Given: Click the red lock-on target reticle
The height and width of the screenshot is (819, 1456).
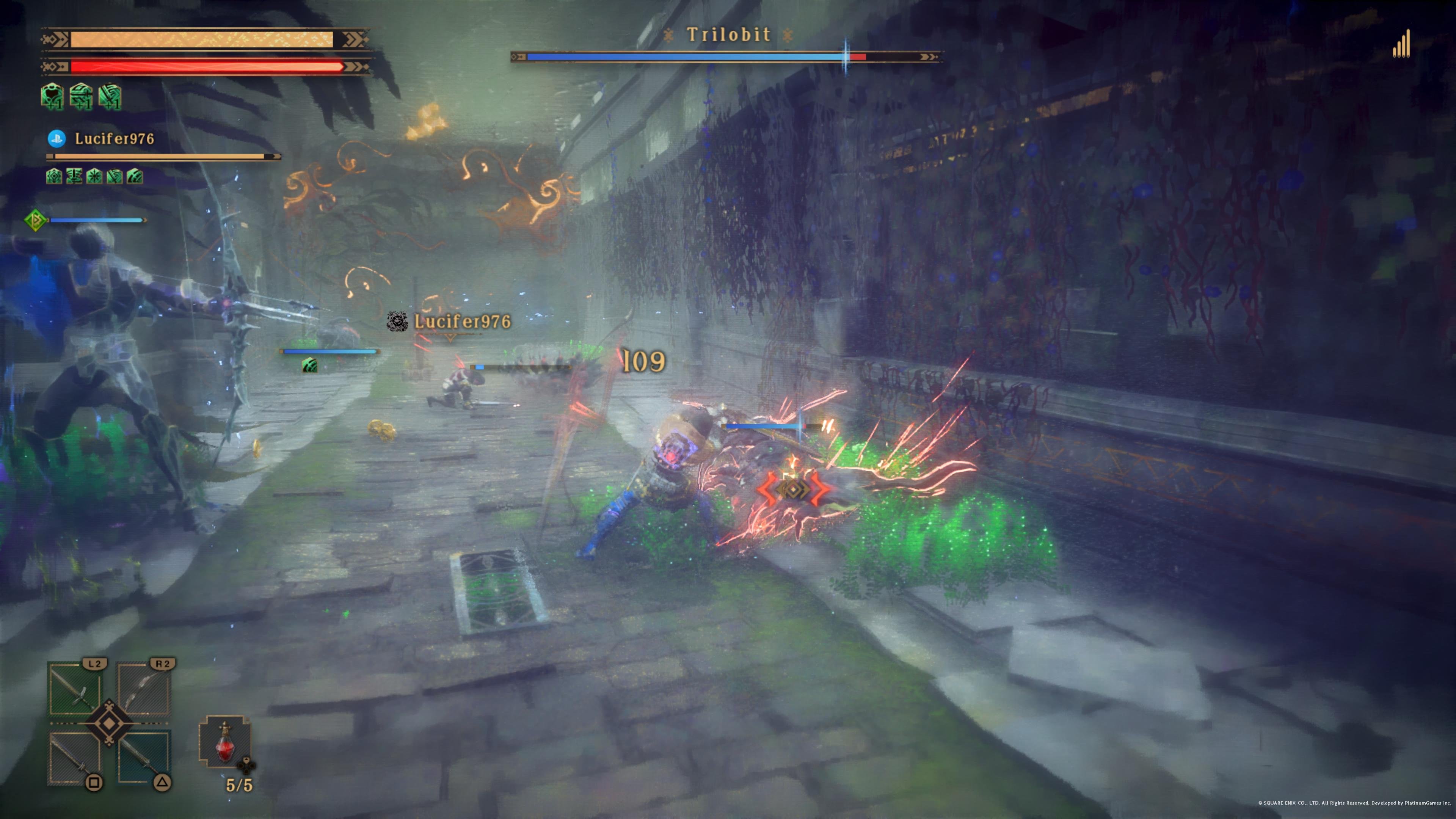Looking at the screenshot, I should click(x=793, y=489).
